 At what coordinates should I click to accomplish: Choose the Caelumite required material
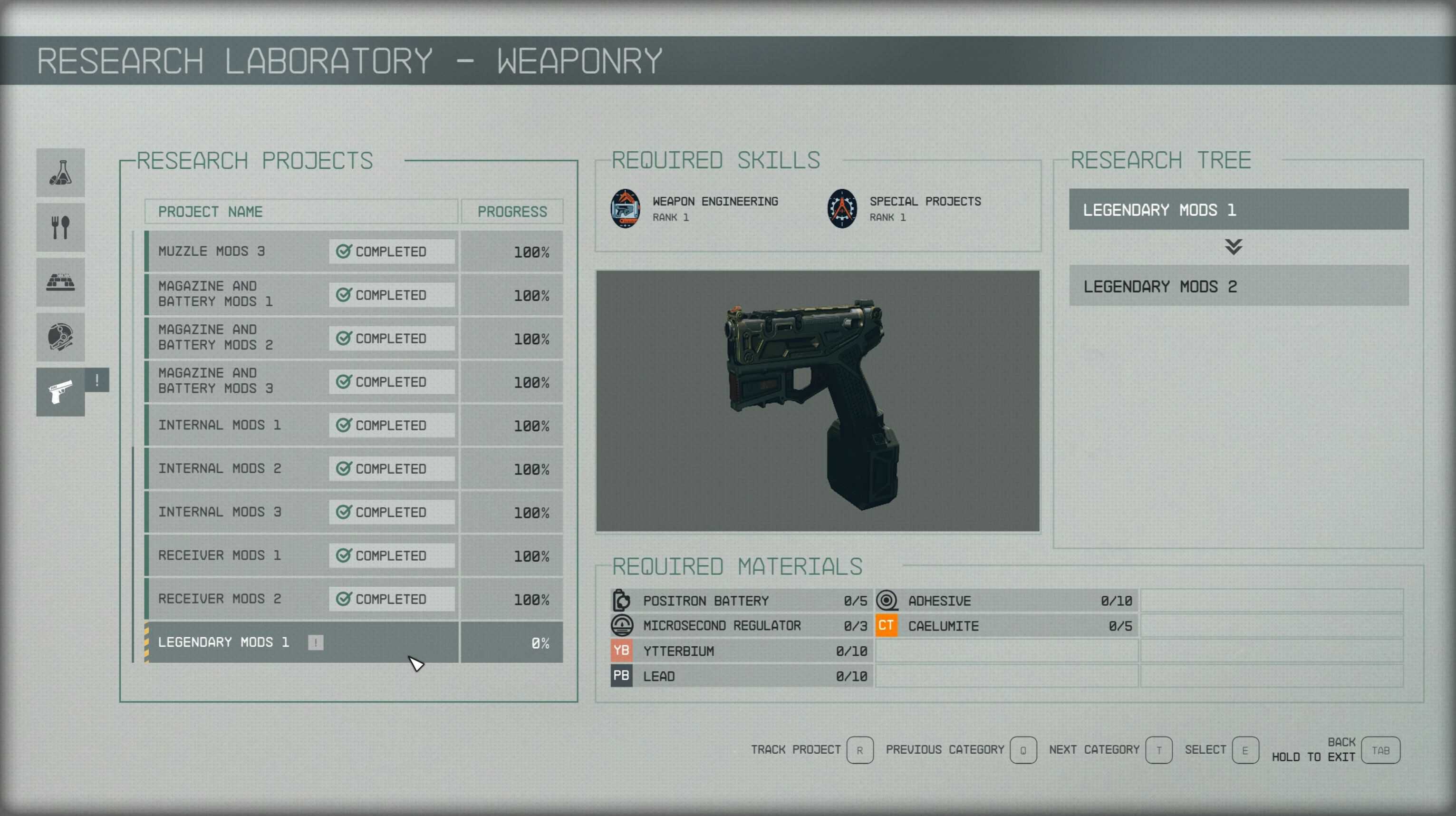click(x=1006, y=626)
